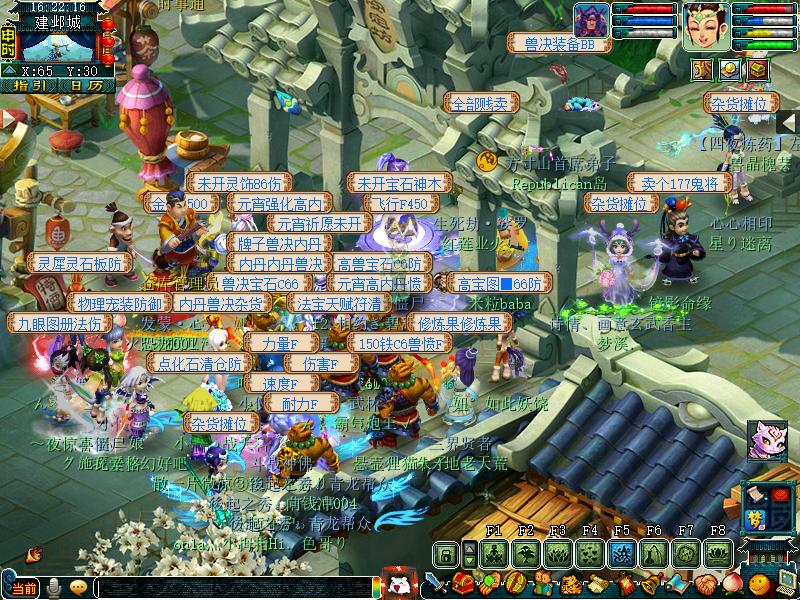This screenshot has width=800, height=600.
Task: Open the sword attack icon in bottom toolbar
Action: [x=437, y=582]
